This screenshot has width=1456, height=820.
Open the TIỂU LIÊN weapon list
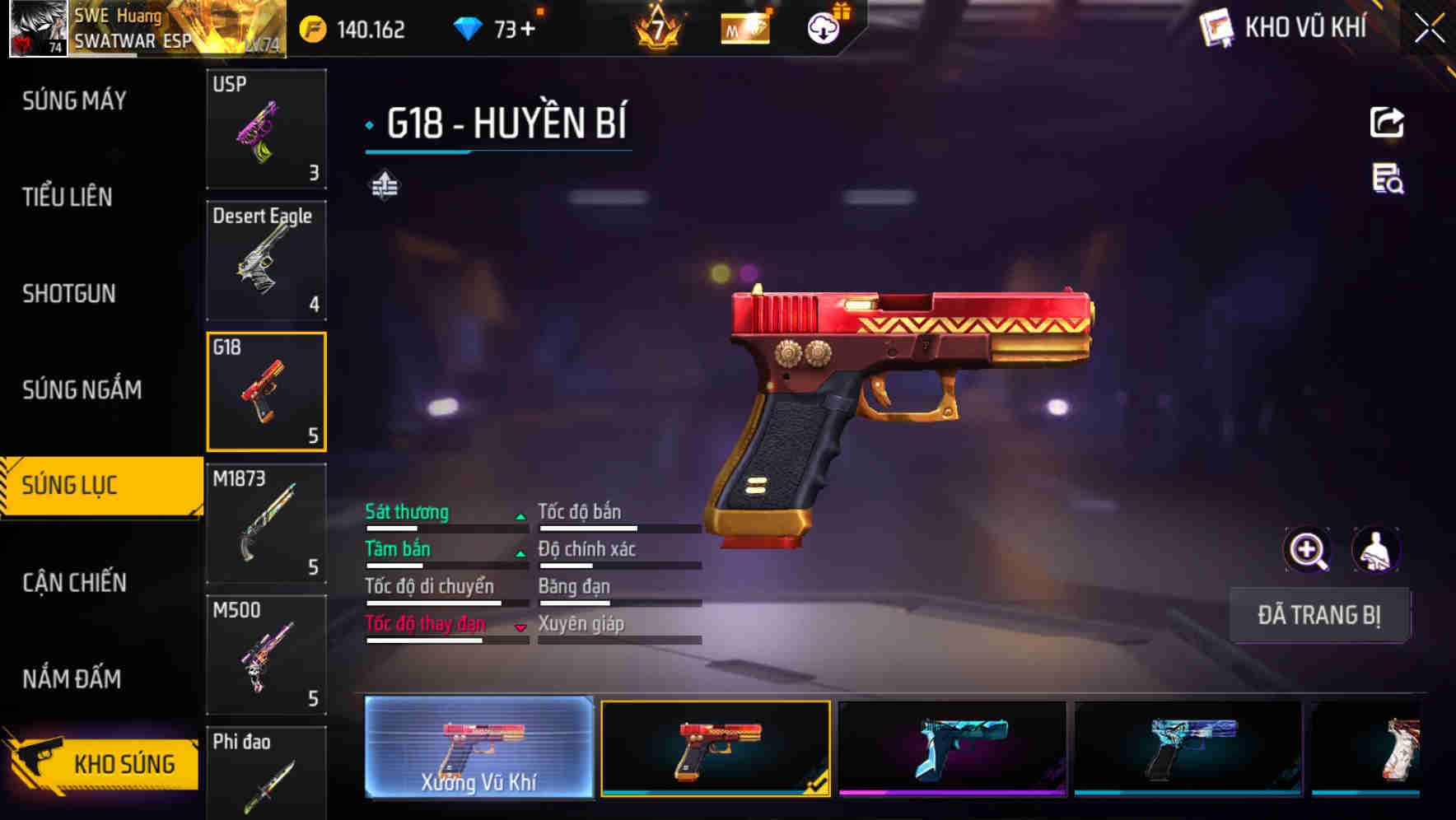click(67, 198)
